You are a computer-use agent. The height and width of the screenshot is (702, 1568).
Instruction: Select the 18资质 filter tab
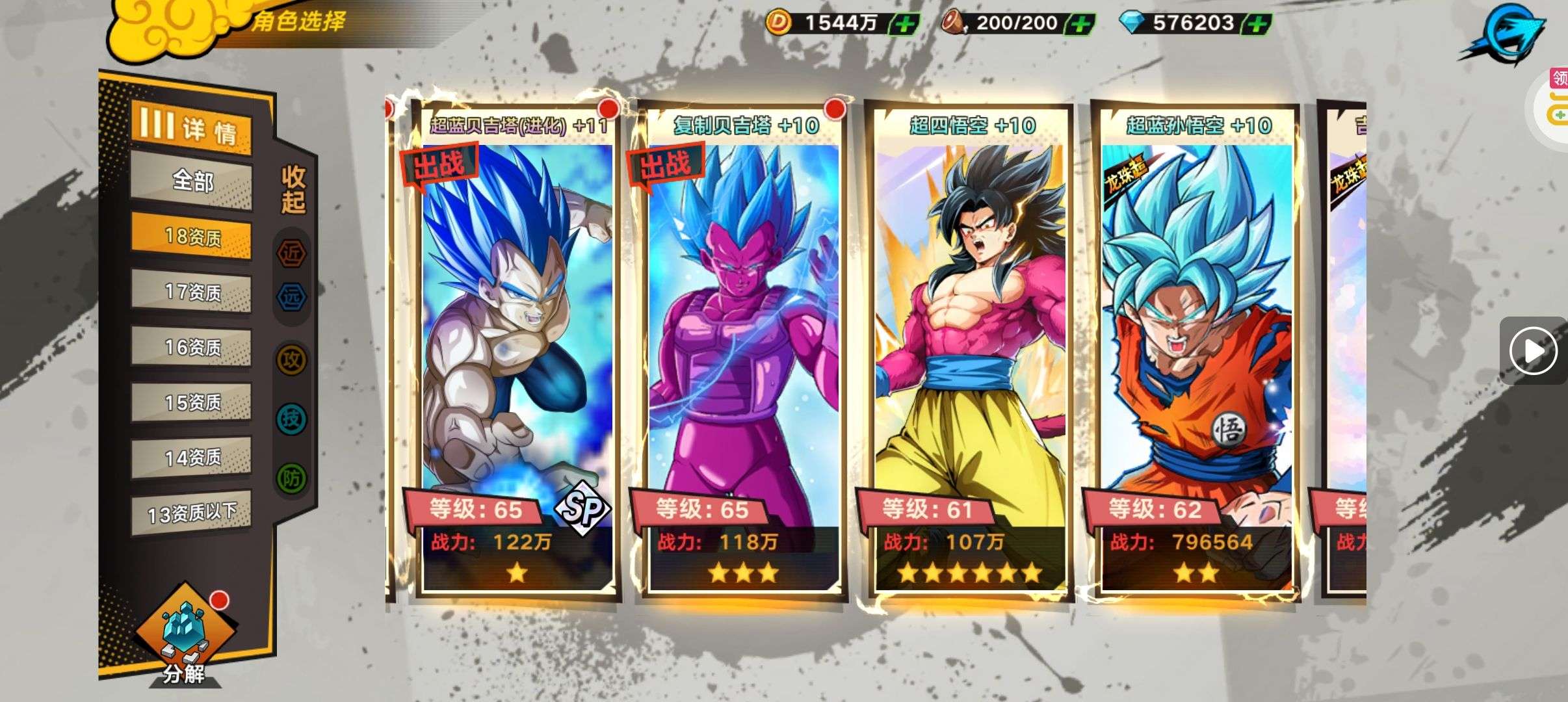(x=192, y=237)
